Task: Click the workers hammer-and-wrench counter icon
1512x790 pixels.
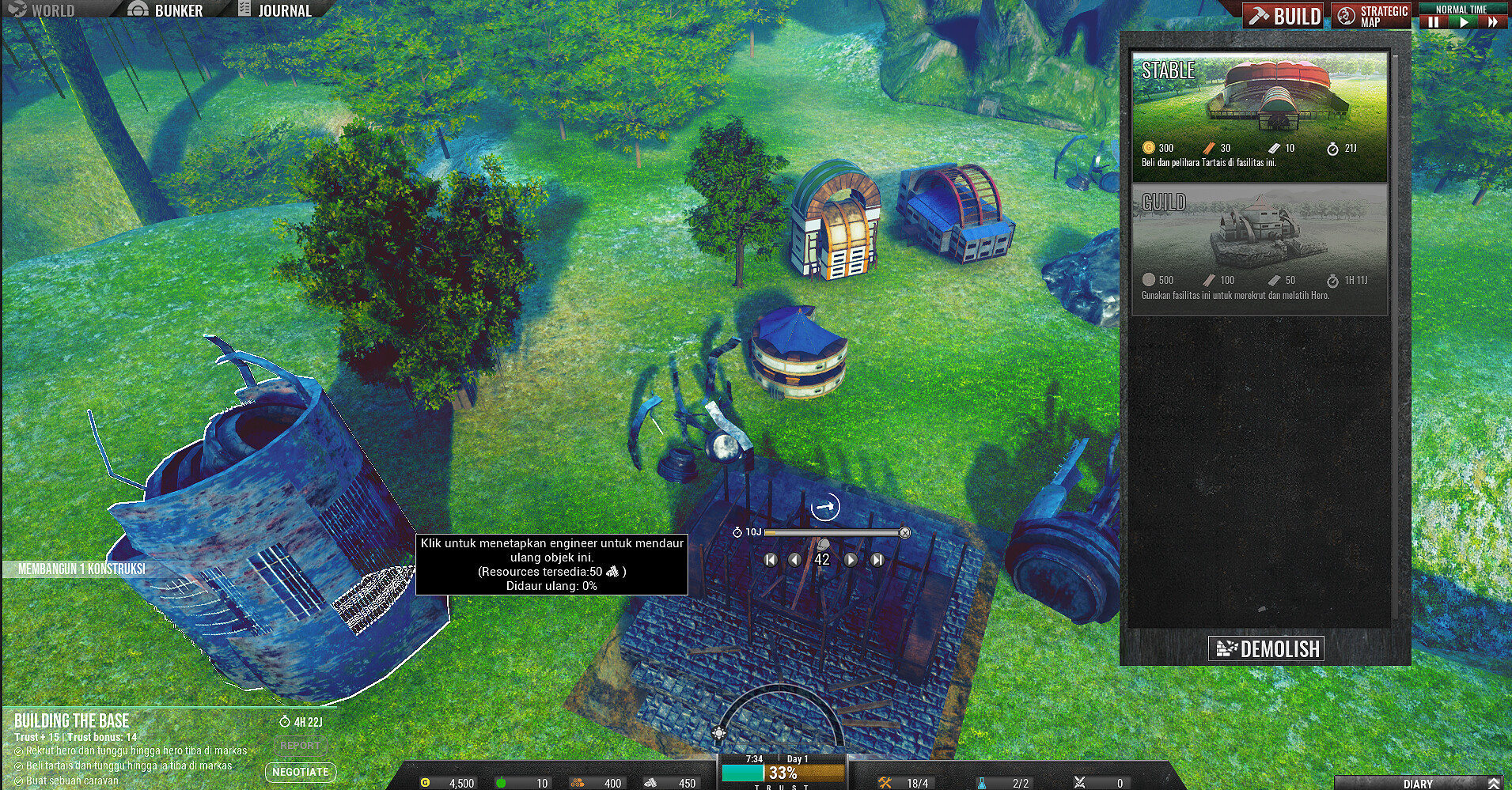Action: (x=885, y=782)
